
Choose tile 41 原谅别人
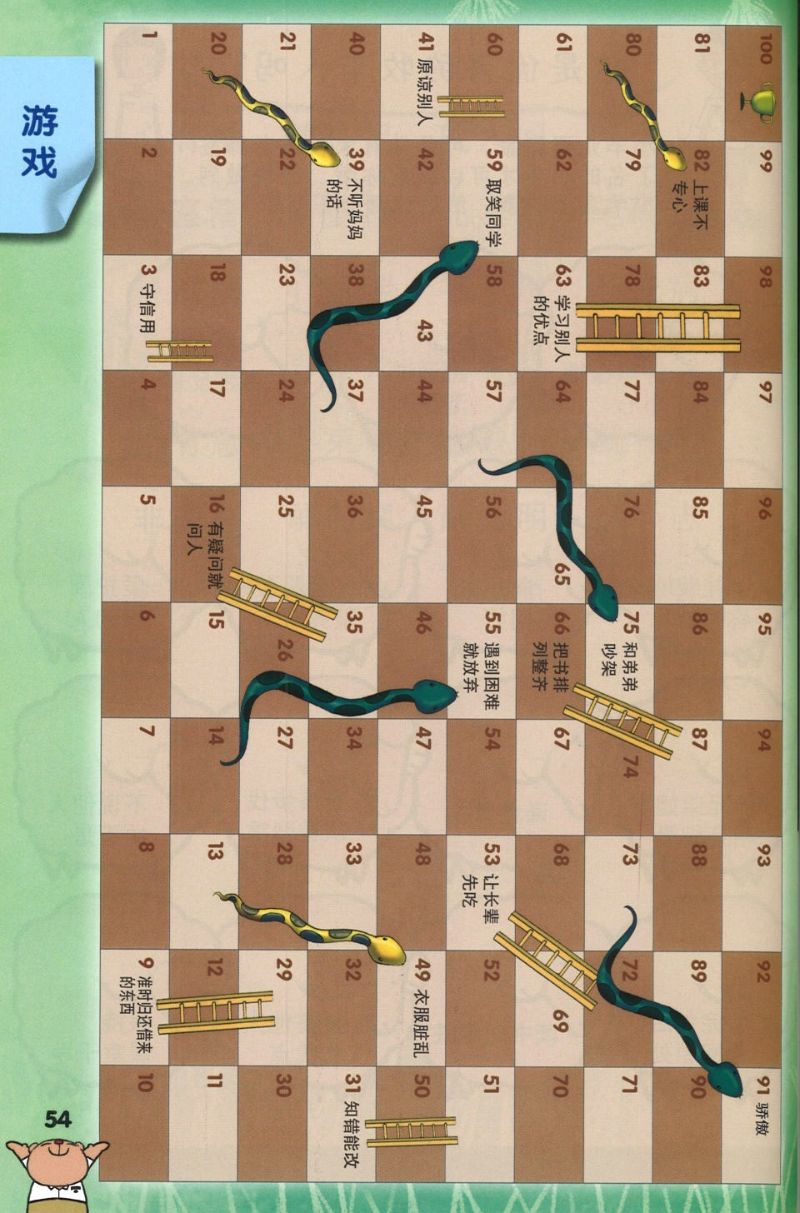[410, 81]
